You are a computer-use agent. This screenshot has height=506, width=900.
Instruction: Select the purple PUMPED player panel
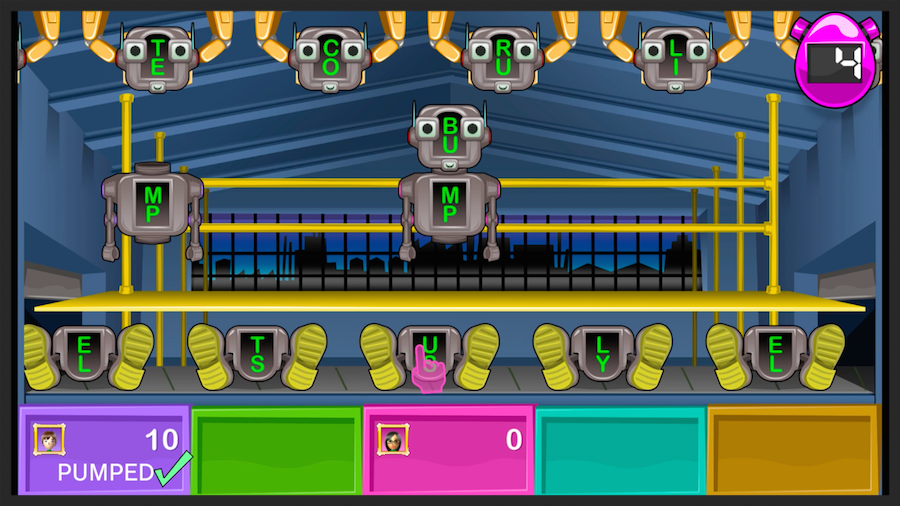click(x=104, y=450)
